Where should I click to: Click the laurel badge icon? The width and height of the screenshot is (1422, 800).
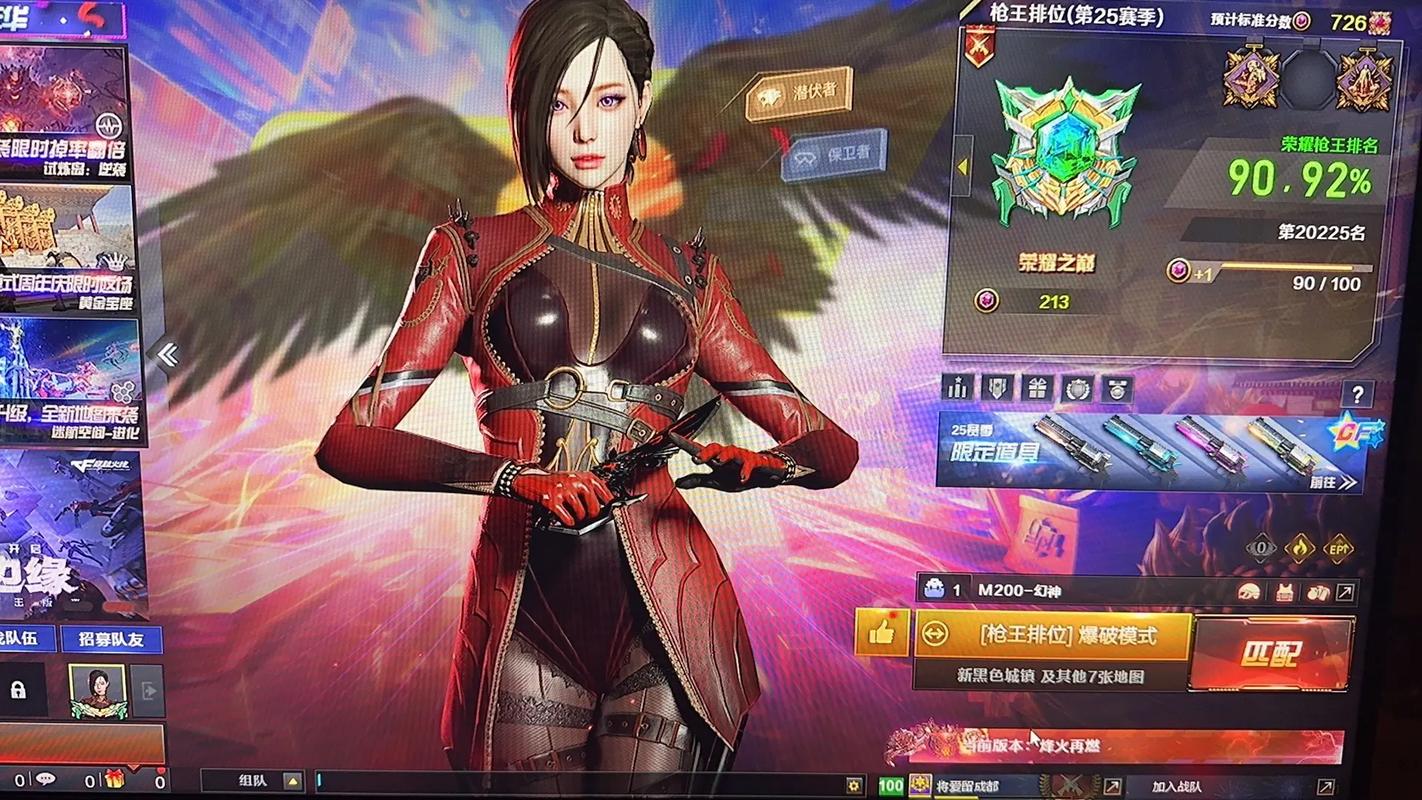pos(1078,390)
